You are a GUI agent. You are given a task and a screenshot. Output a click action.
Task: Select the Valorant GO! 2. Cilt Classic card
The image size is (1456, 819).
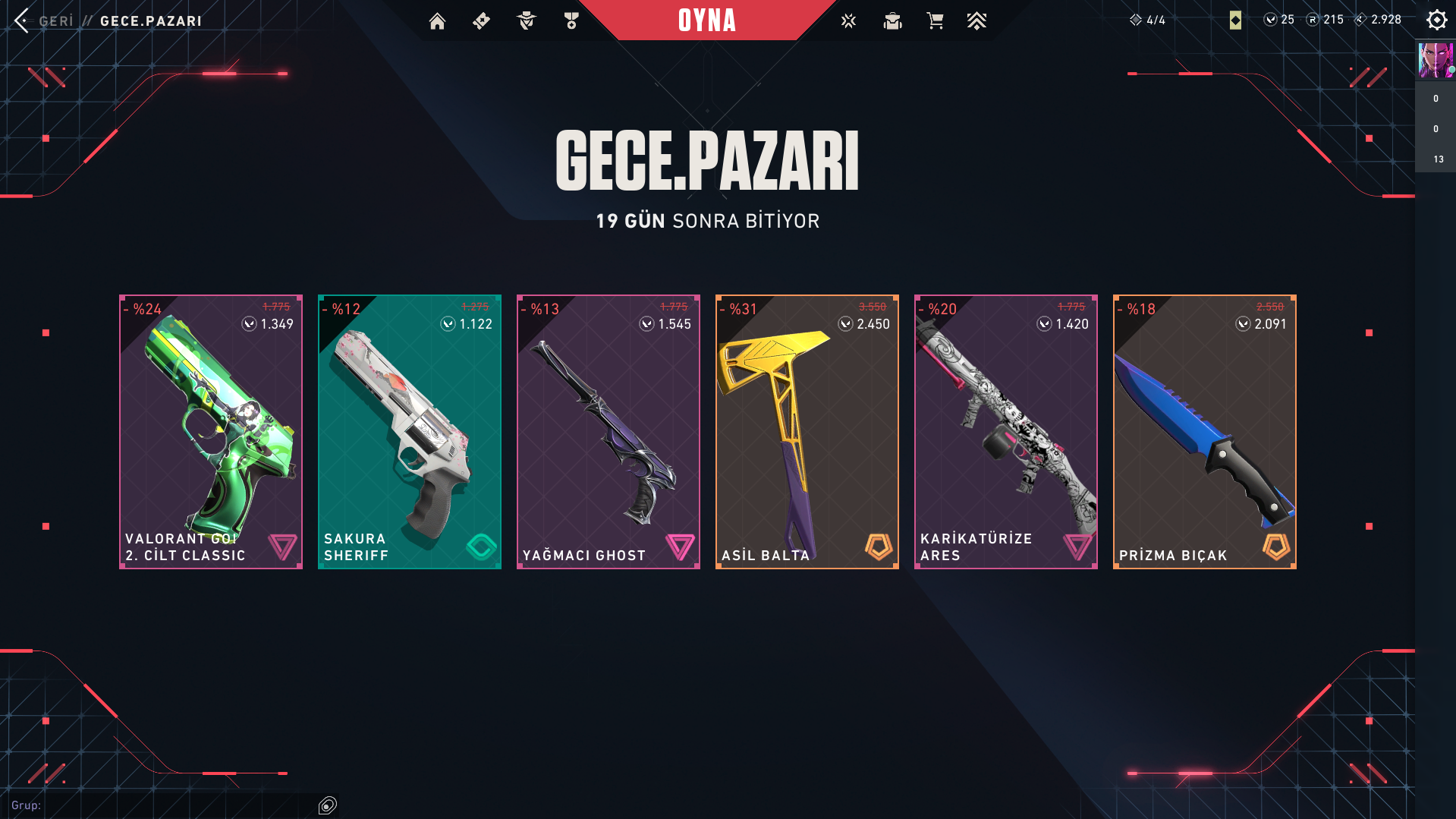(x=211, y=431)
